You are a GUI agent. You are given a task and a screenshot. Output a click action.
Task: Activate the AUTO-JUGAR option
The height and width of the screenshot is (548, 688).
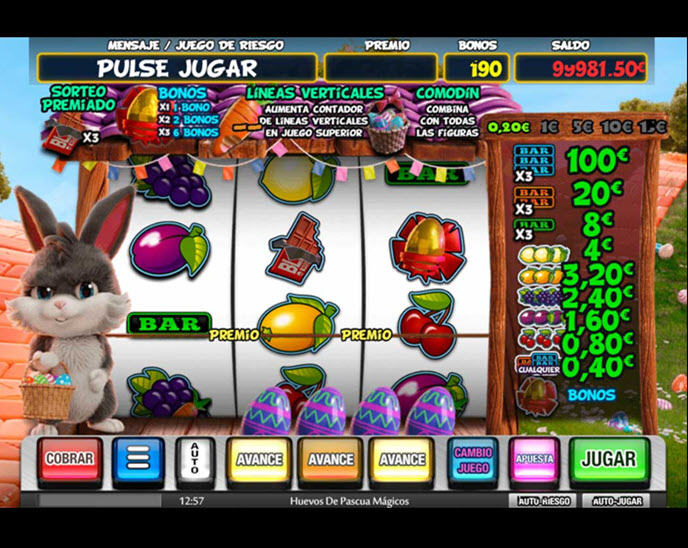(x=616, y=500)
